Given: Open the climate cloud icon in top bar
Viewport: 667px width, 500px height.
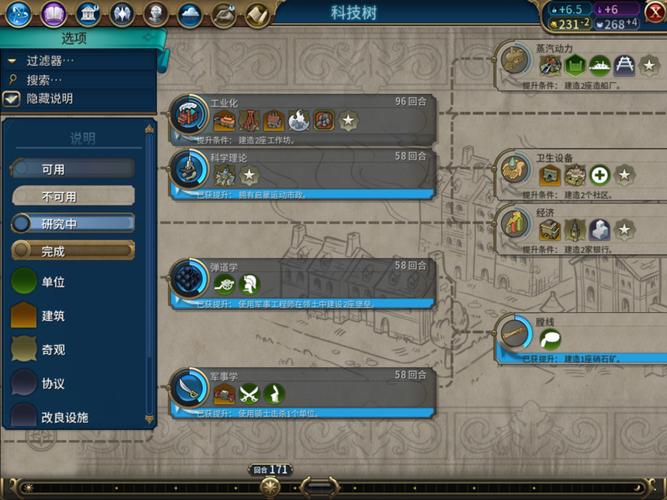Looking at the screenshot, I should [189, 14].
